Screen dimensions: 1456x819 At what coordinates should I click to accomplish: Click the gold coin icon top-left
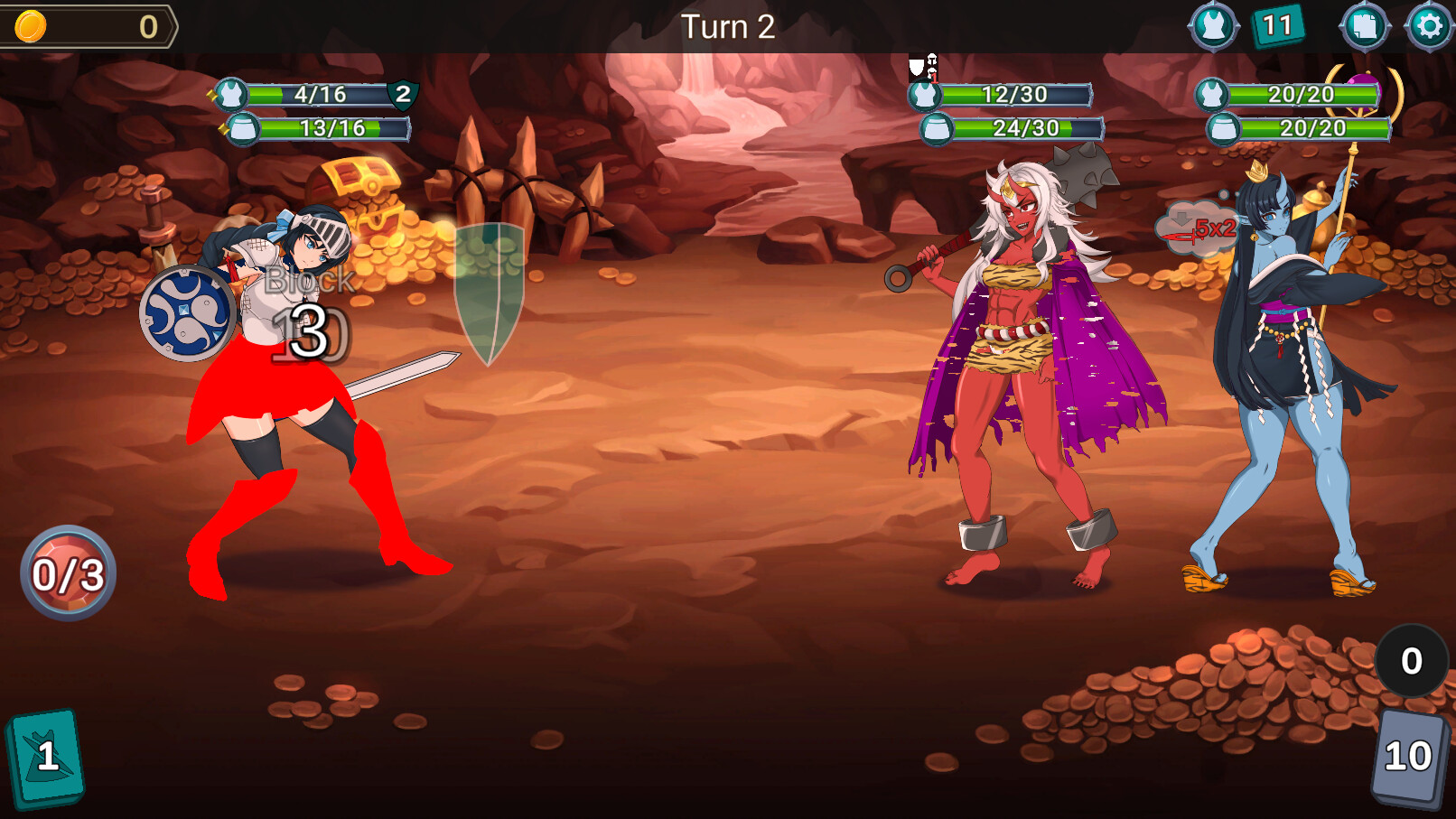click(30, 24)
